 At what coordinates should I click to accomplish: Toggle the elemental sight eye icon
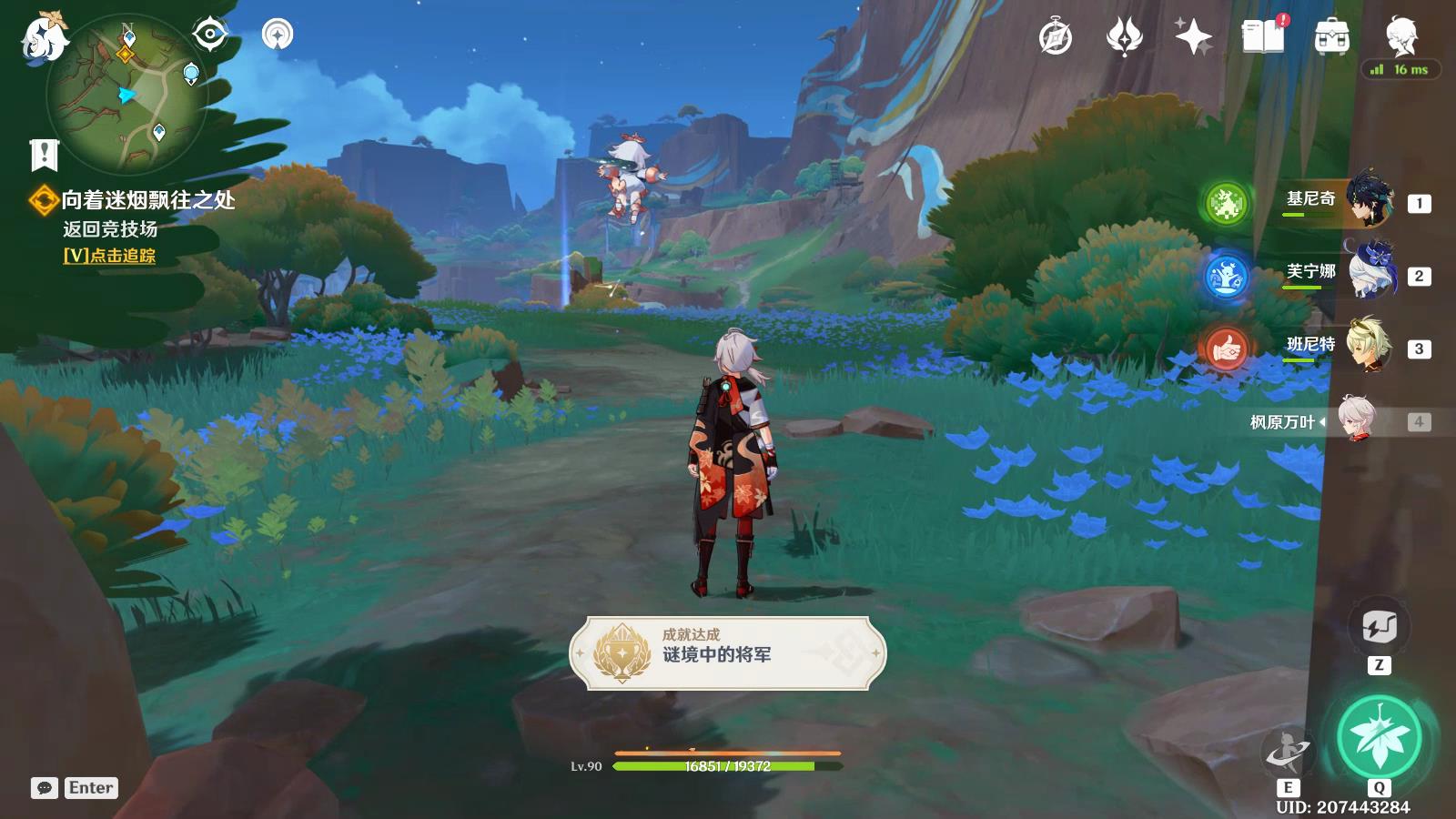[209, 35]
